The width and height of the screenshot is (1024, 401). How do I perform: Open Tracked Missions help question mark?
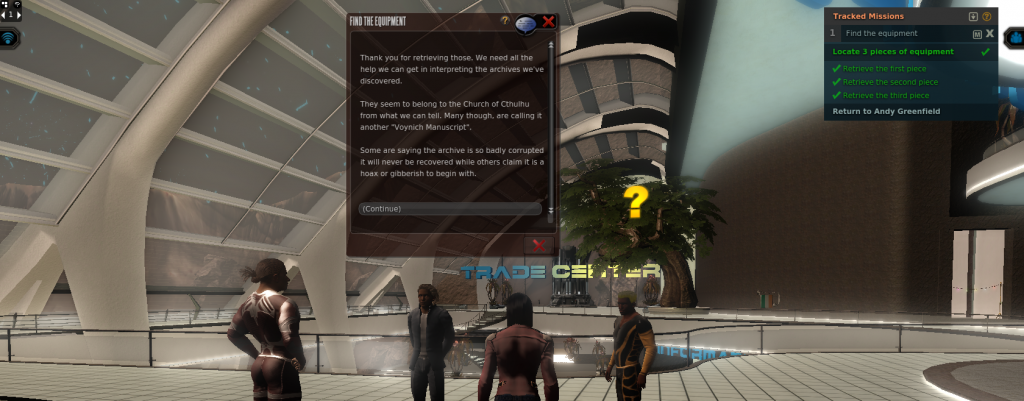click(987, 16)
